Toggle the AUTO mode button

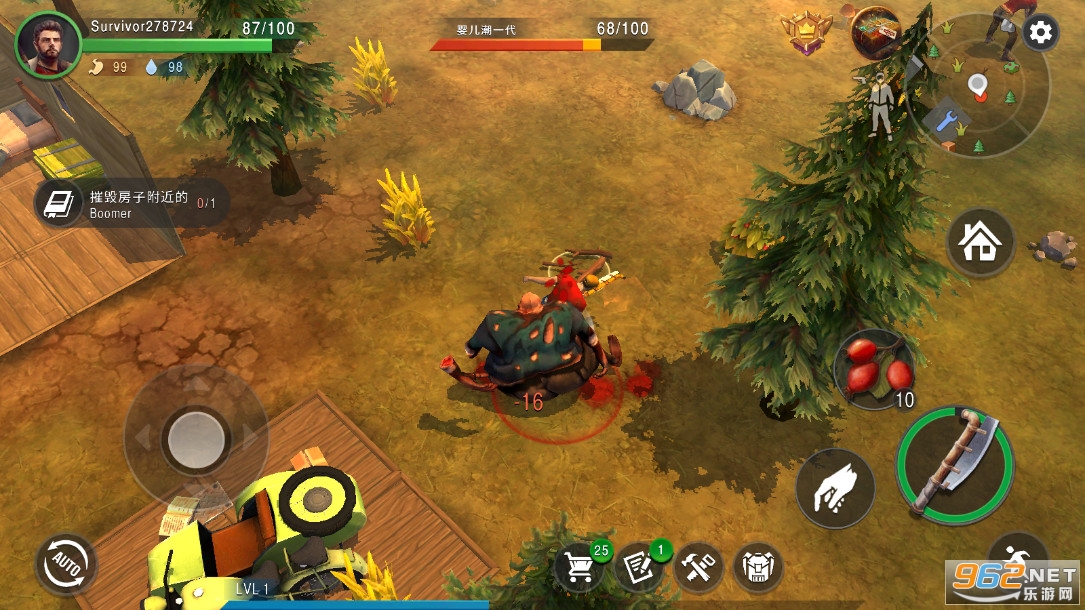click(66, 564)
